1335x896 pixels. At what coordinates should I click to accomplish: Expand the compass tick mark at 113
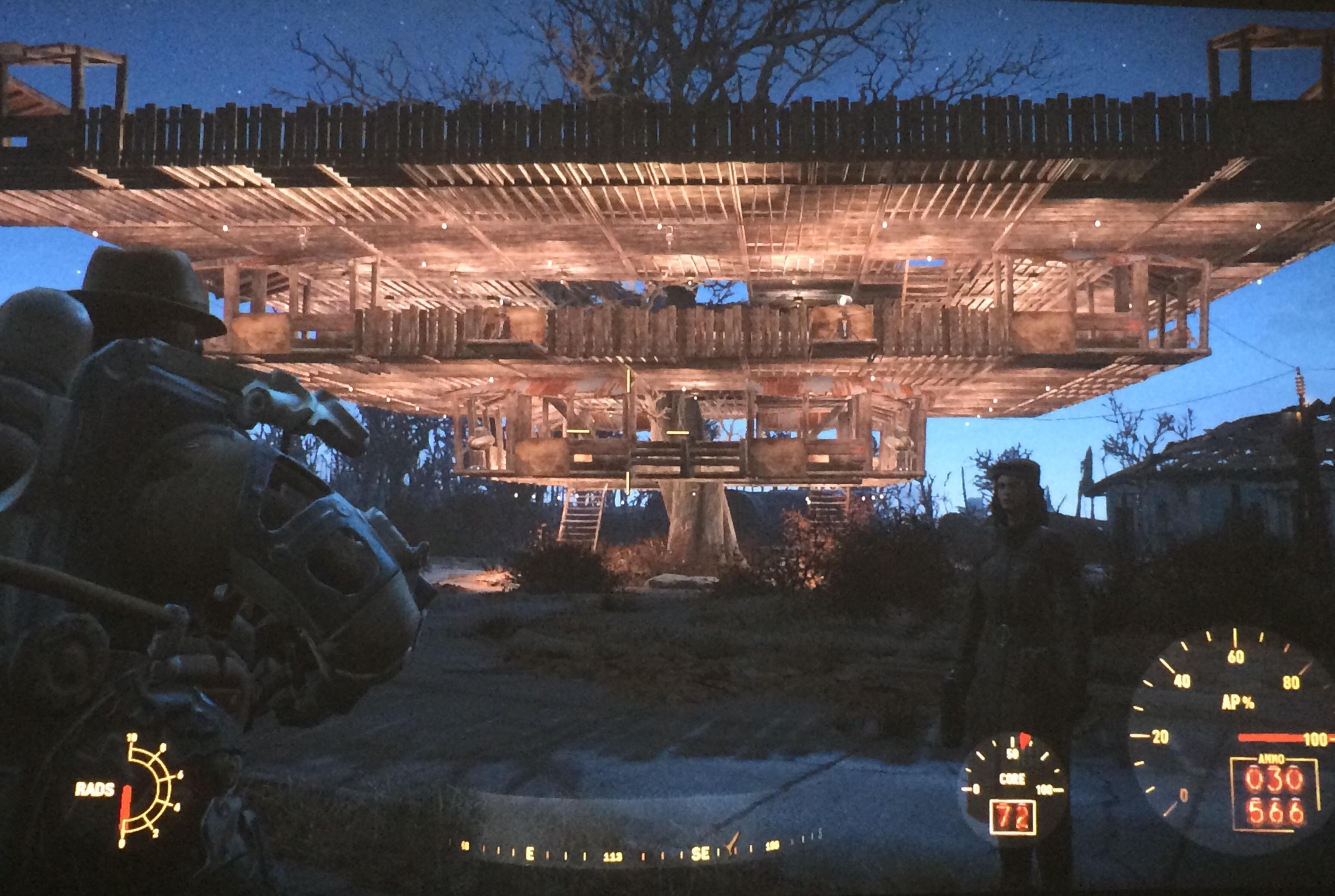tap(613, 856)
